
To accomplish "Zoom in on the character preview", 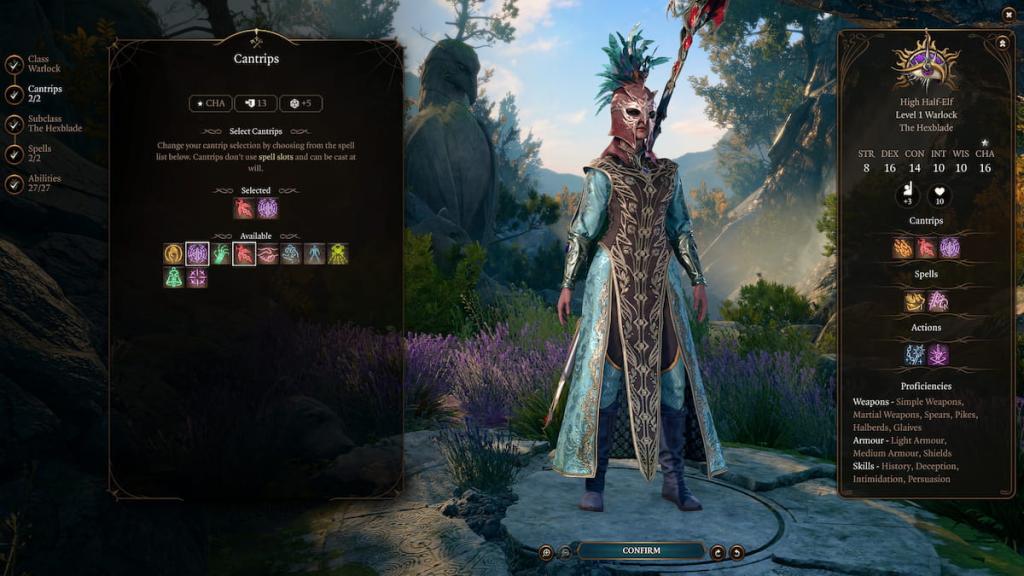I will point(546,552).
